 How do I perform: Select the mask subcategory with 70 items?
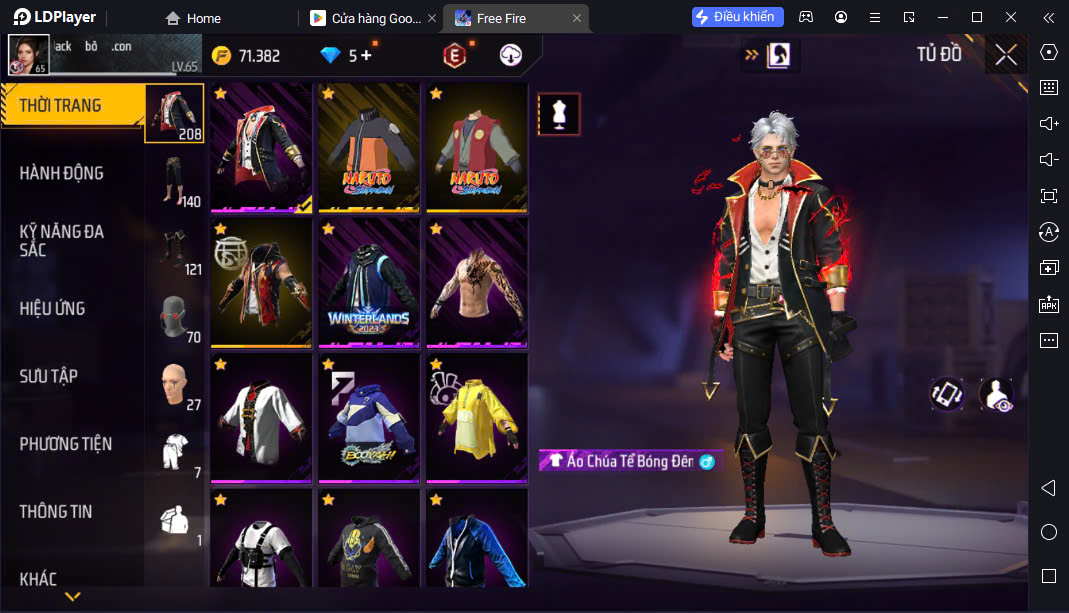pyautogui.click(x=176, y=317)
